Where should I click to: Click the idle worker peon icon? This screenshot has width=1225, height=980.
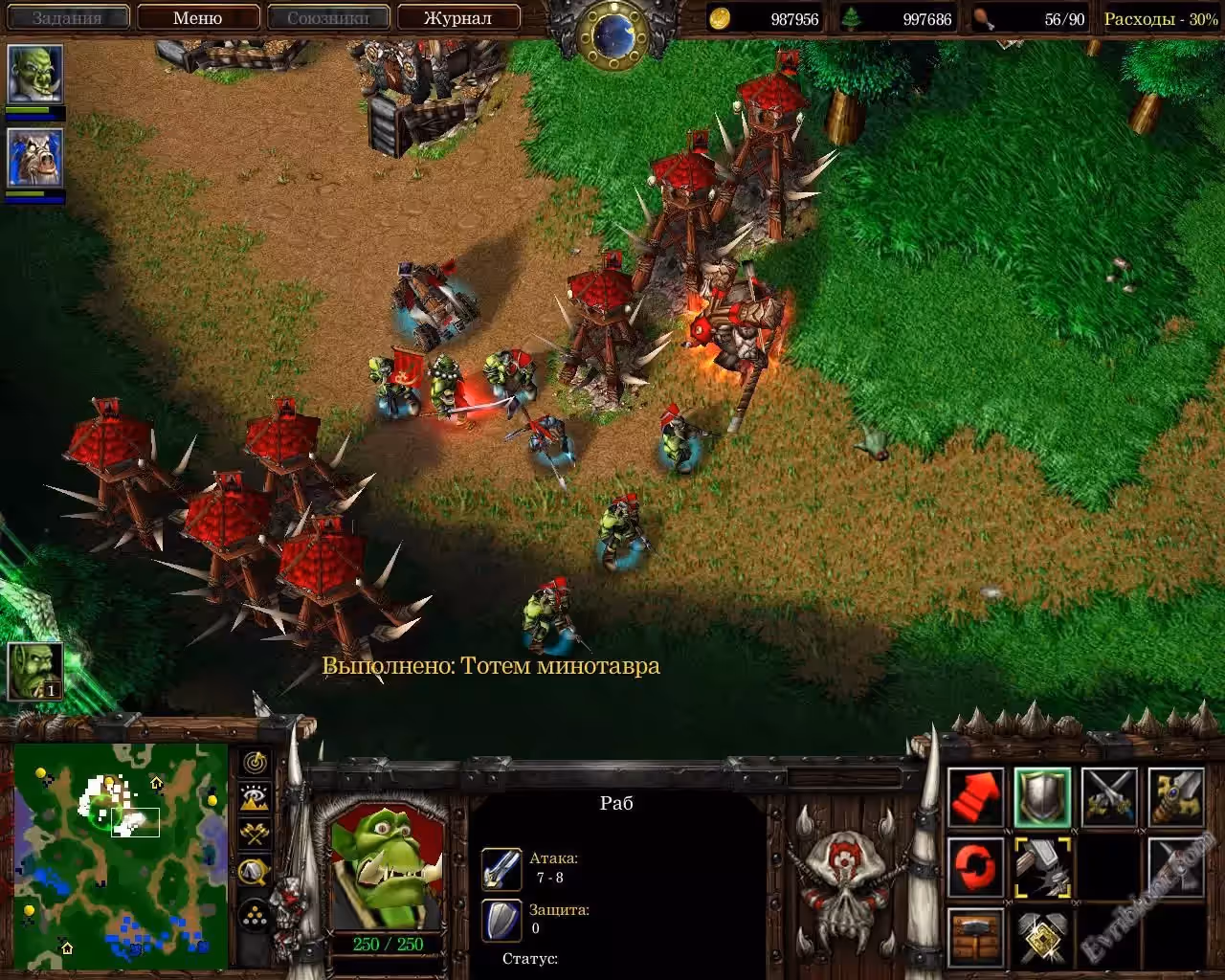point(35,671)
